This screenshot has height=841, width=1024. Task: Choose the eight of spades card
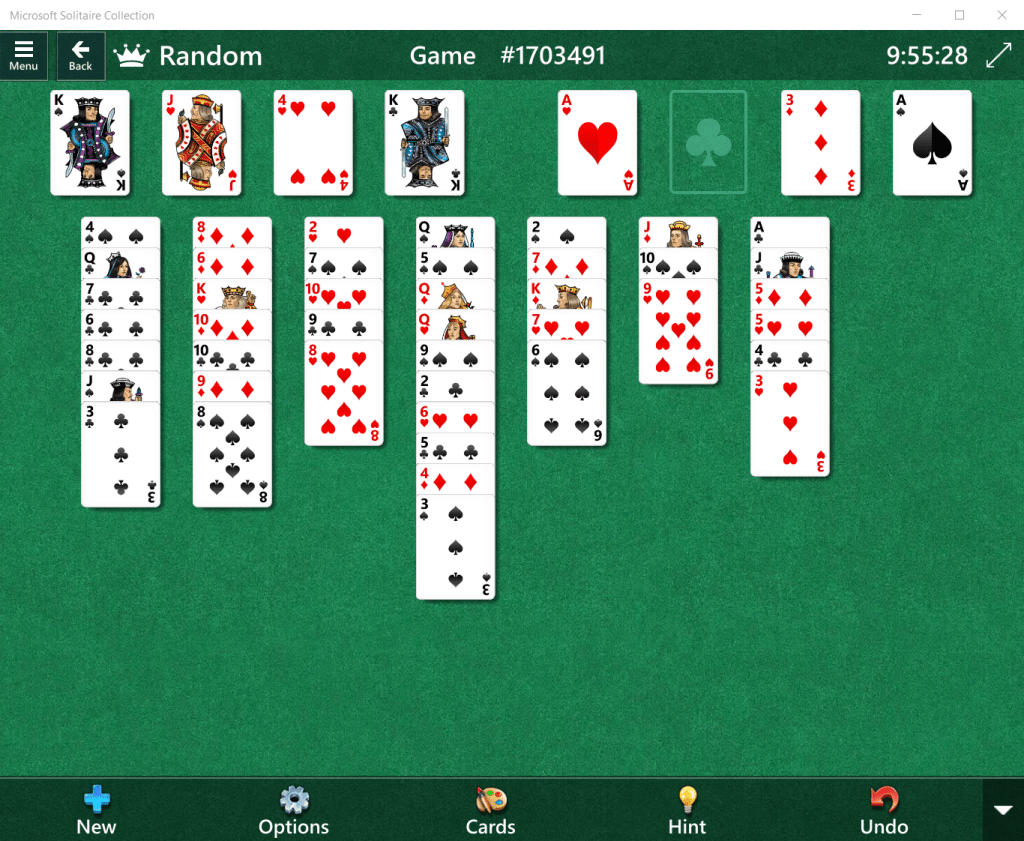232,455
